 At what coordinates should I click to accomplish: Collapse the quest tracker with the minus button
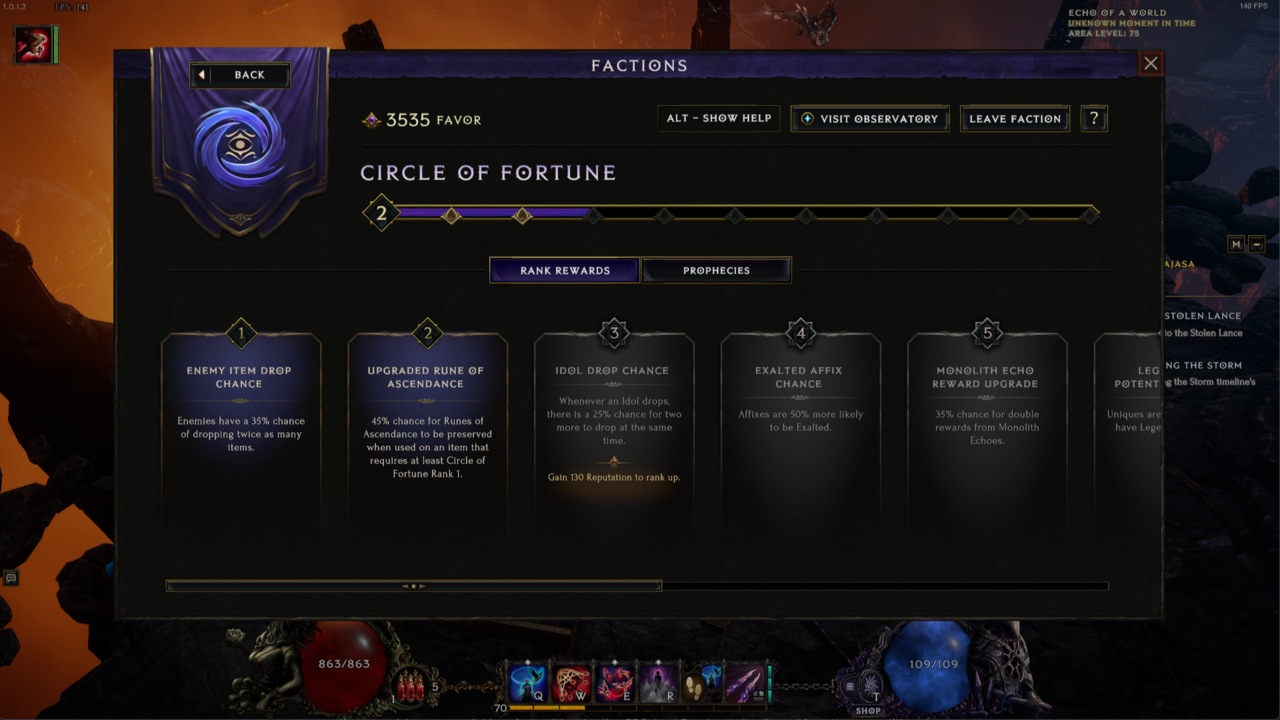[1257, 244]
